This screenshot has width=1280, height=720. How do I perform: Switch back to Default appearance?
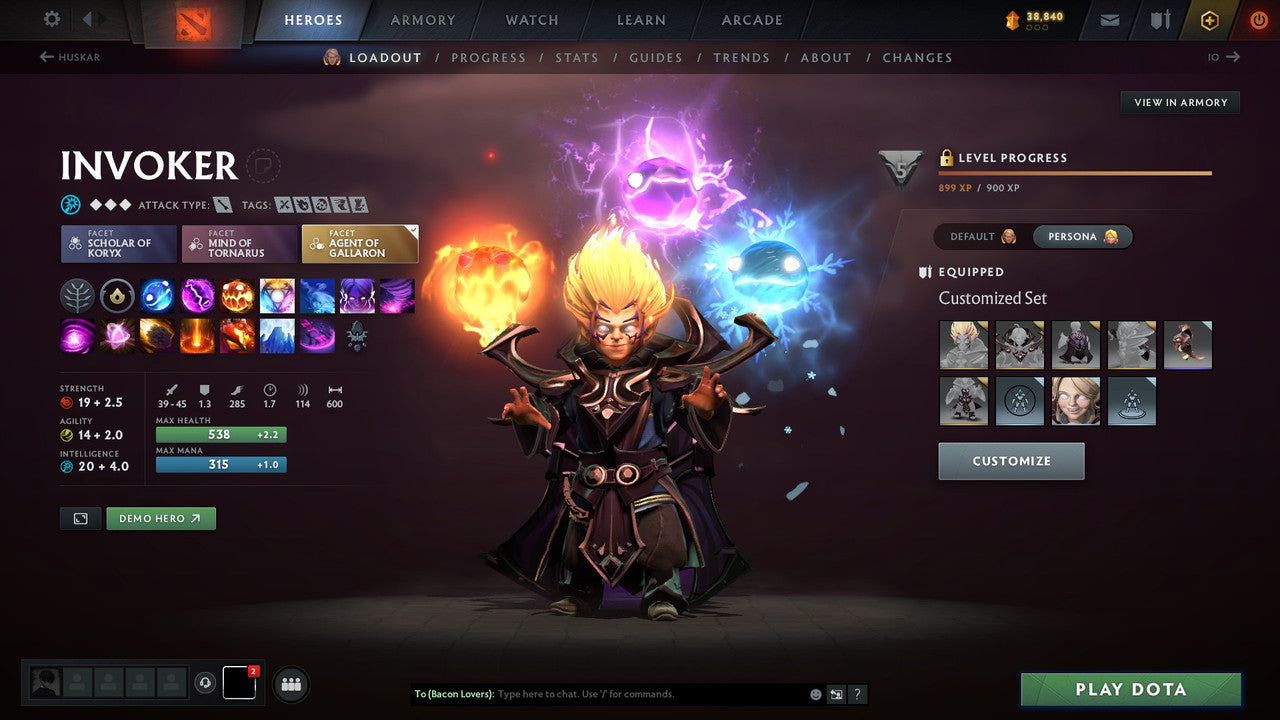978,236
